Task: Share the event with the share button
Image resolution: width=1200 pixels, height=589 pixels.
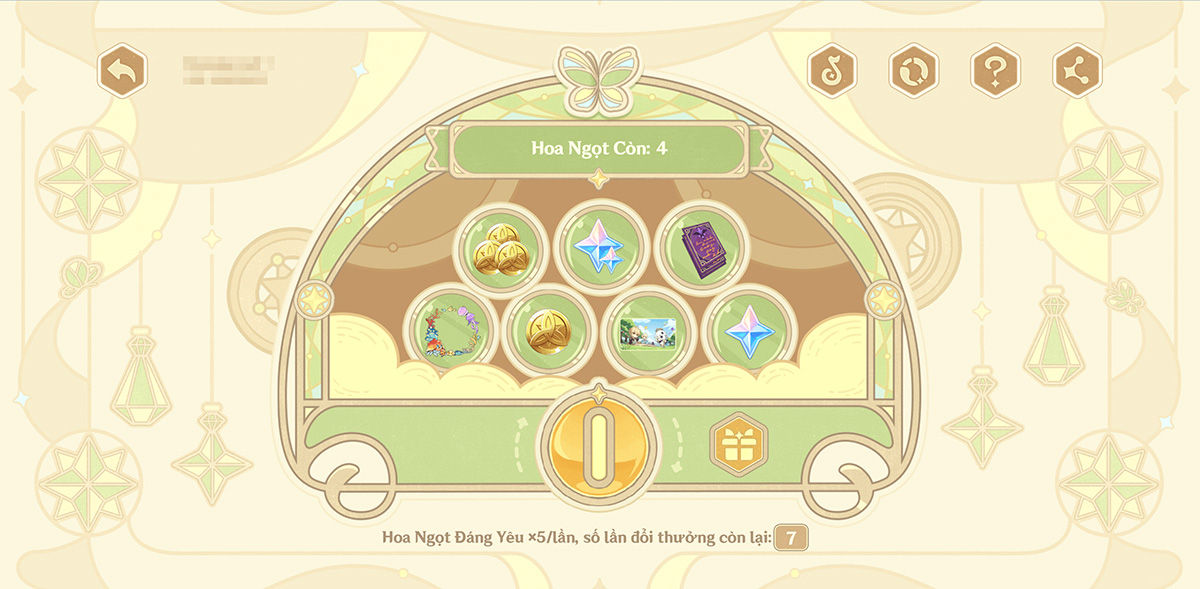Action: (1077, 71)
